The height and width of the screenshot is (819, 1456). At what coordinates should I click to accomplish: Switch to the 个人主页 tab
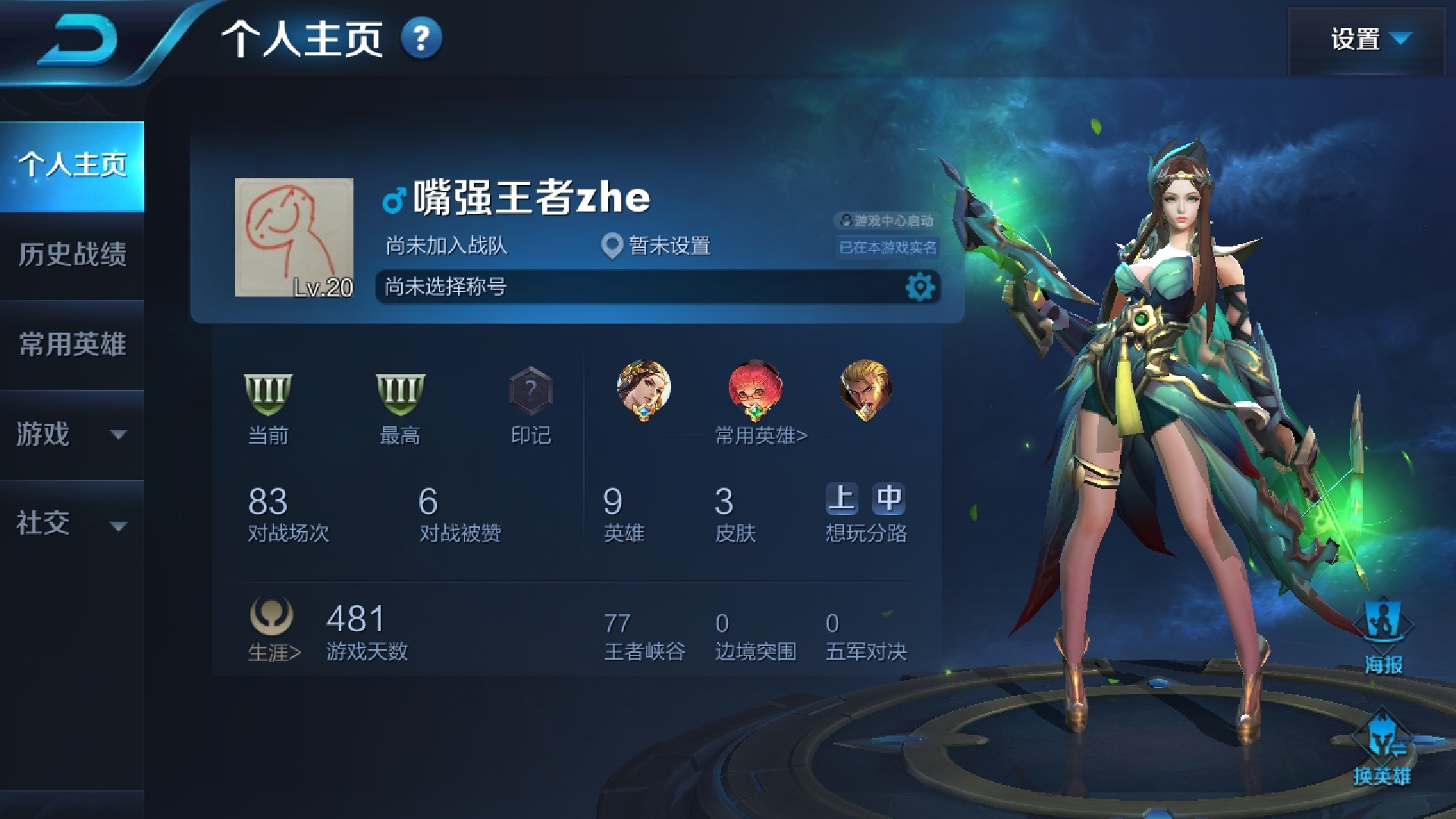point(73,165)
